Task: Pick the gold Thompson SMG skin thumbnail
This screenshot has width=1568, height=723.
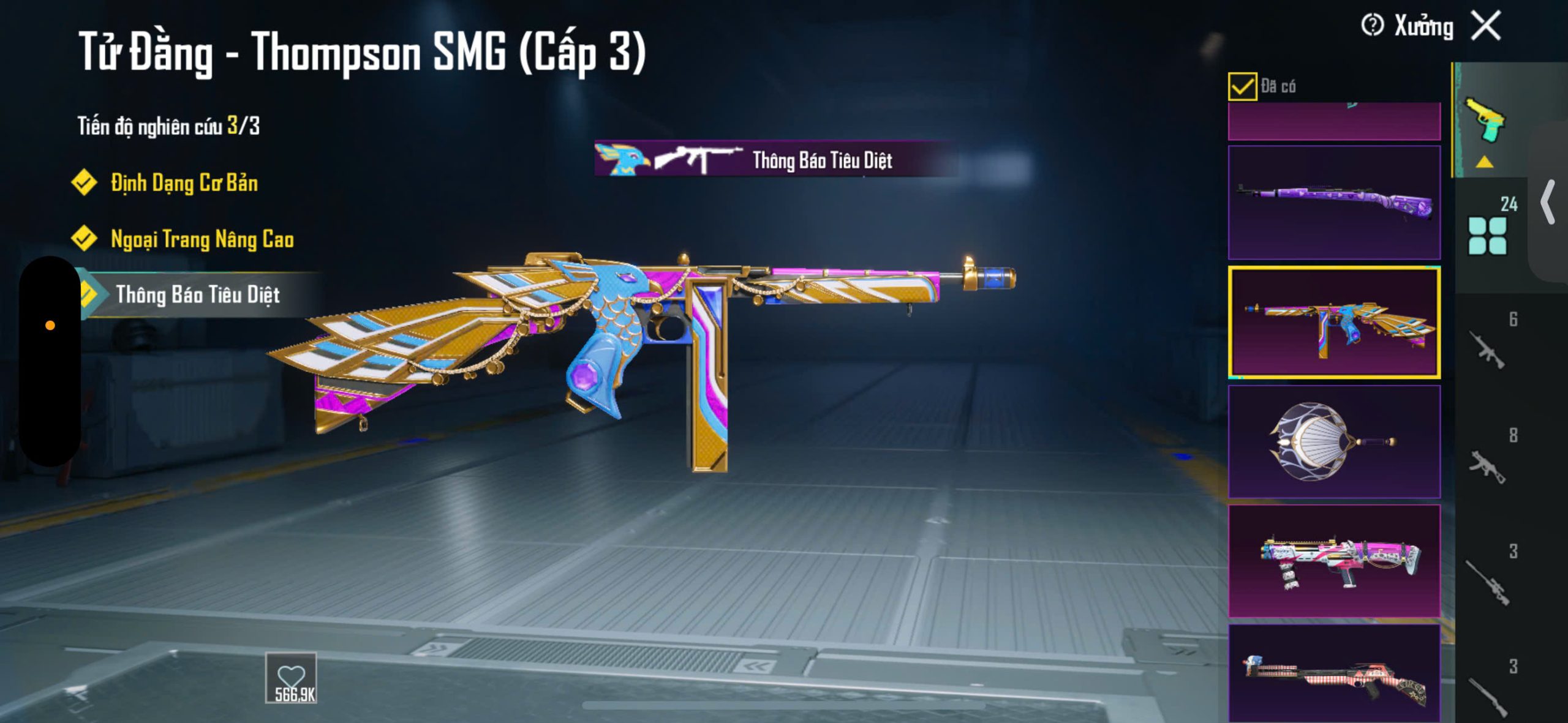Action: (1334, 322)
